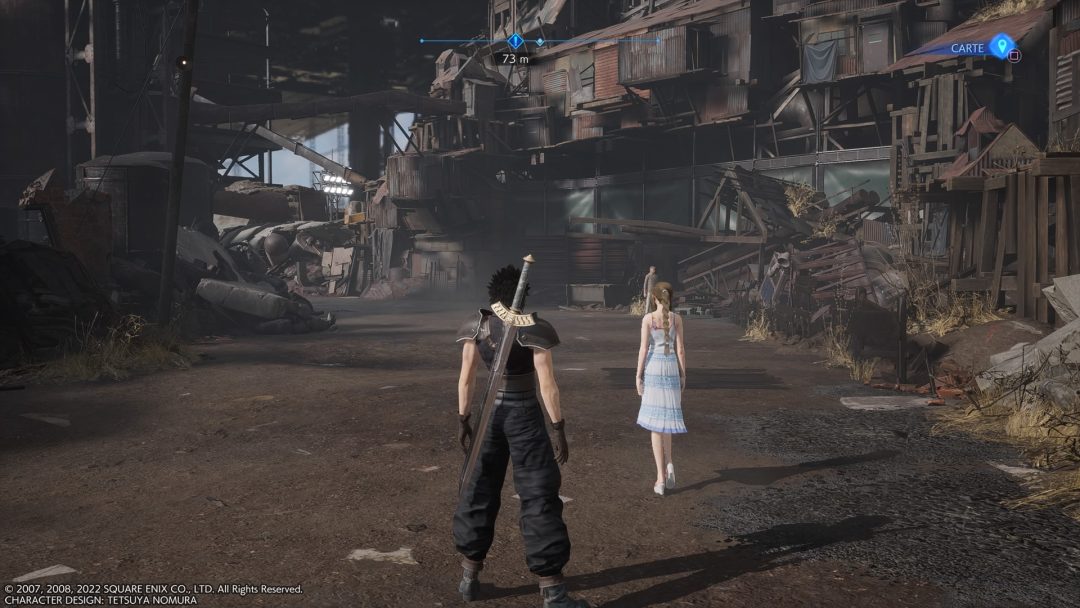
Task: Open the map via the CARTE icon
Action: 1001,46
